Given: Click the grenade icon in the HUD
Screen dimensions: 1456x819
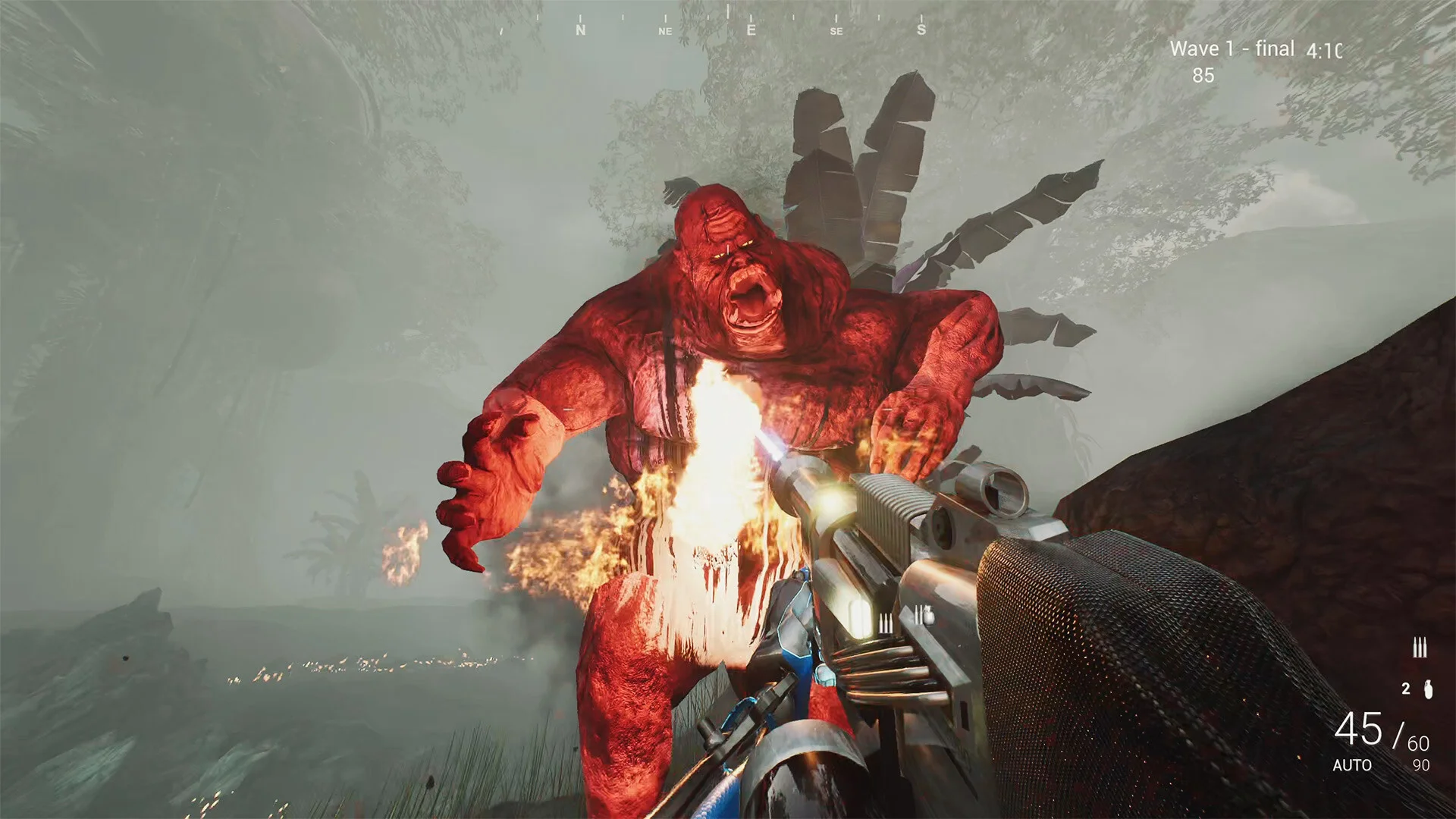Looking at the screenshot, I should click(1428, 689).
